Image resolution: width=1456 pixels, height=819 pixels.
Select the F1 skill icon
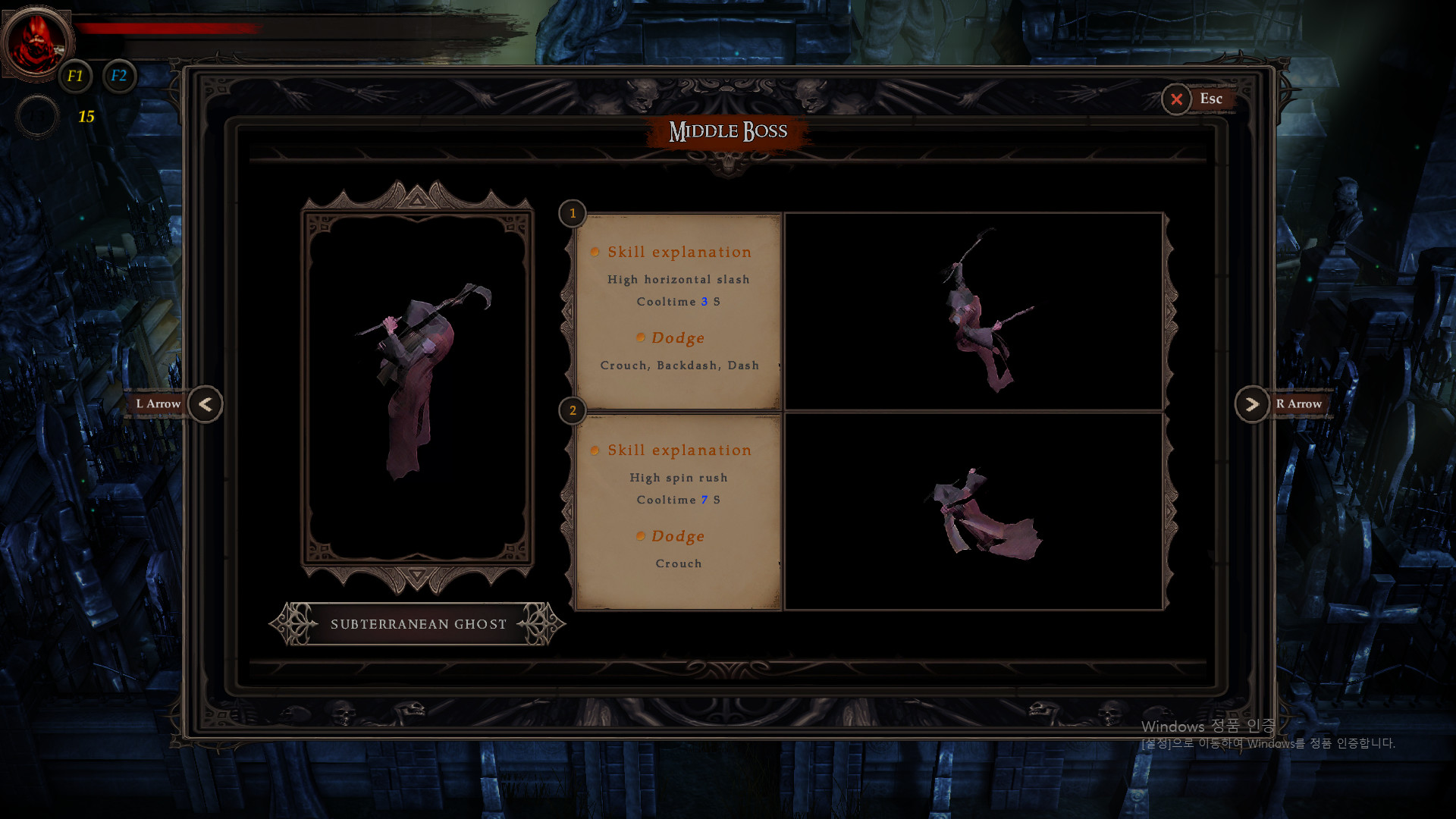[75, 76]
